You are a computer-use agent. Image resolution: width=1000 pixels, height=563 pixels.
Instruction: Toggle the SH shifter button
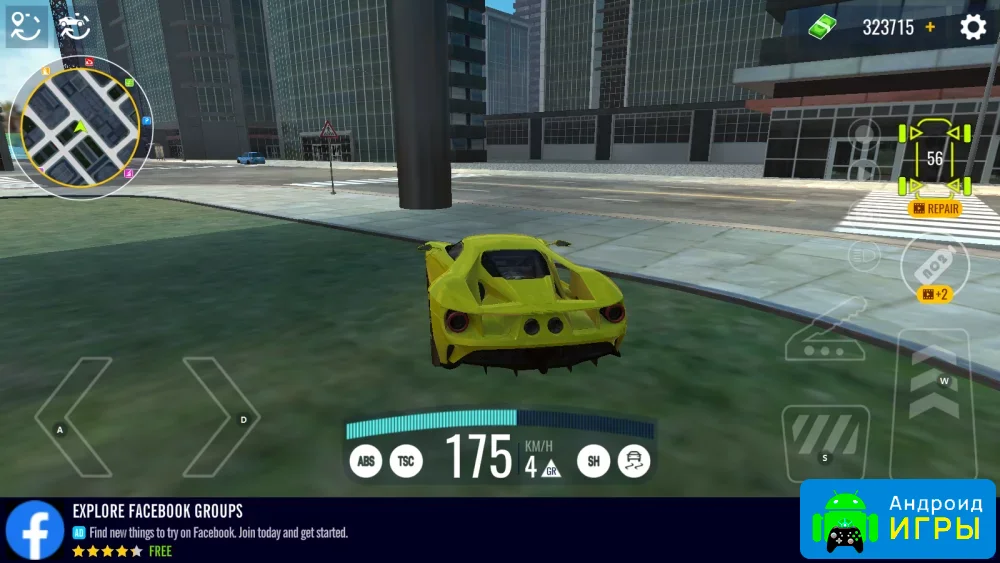click(593, 461)
